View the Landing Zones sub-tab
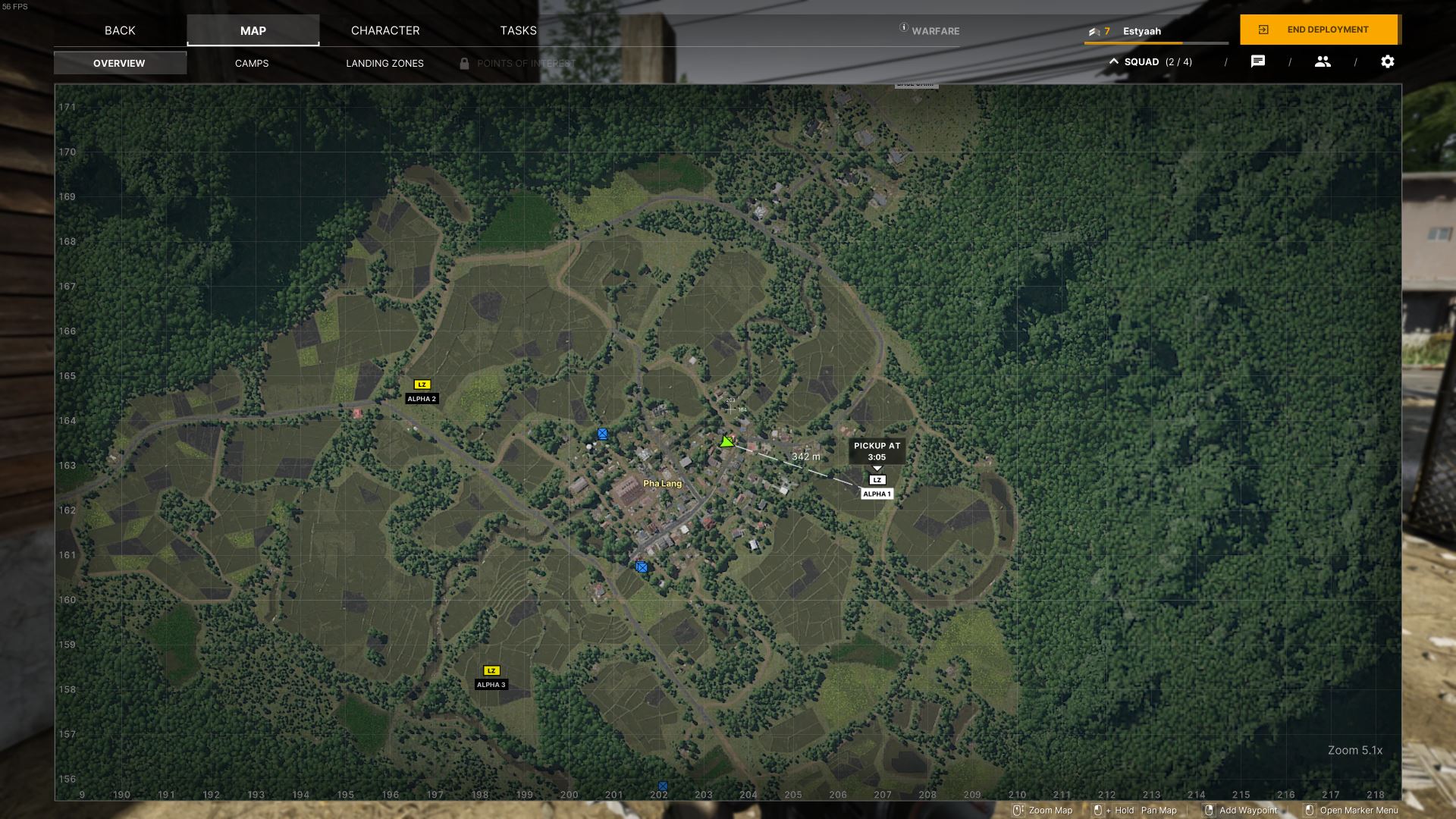This screenshot has width=1456, height=819. click(x=384, y=63)
